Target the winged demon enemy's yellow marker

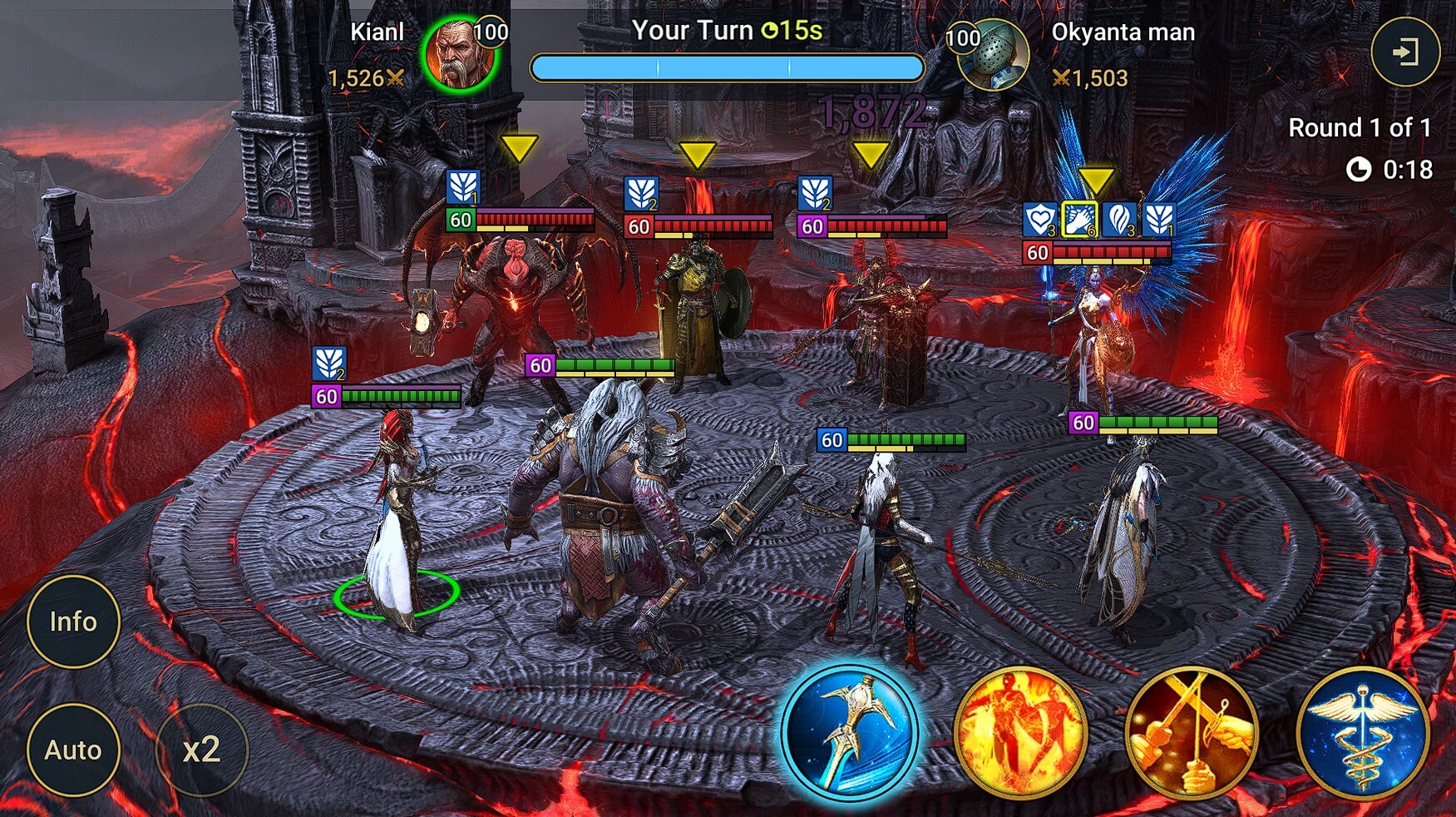coord(519,149)
